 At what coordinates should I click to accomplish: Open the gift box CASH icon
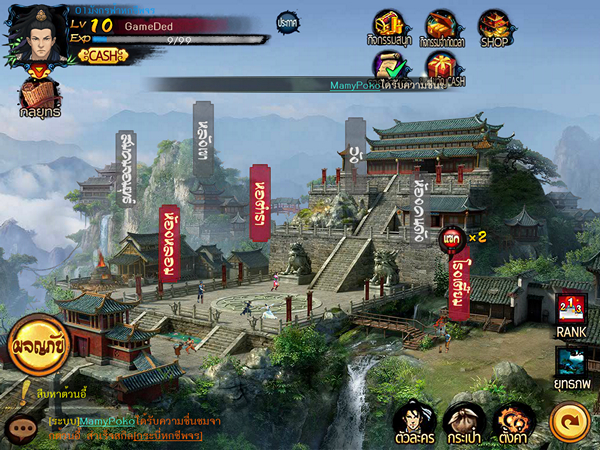[x=439, y=66]
